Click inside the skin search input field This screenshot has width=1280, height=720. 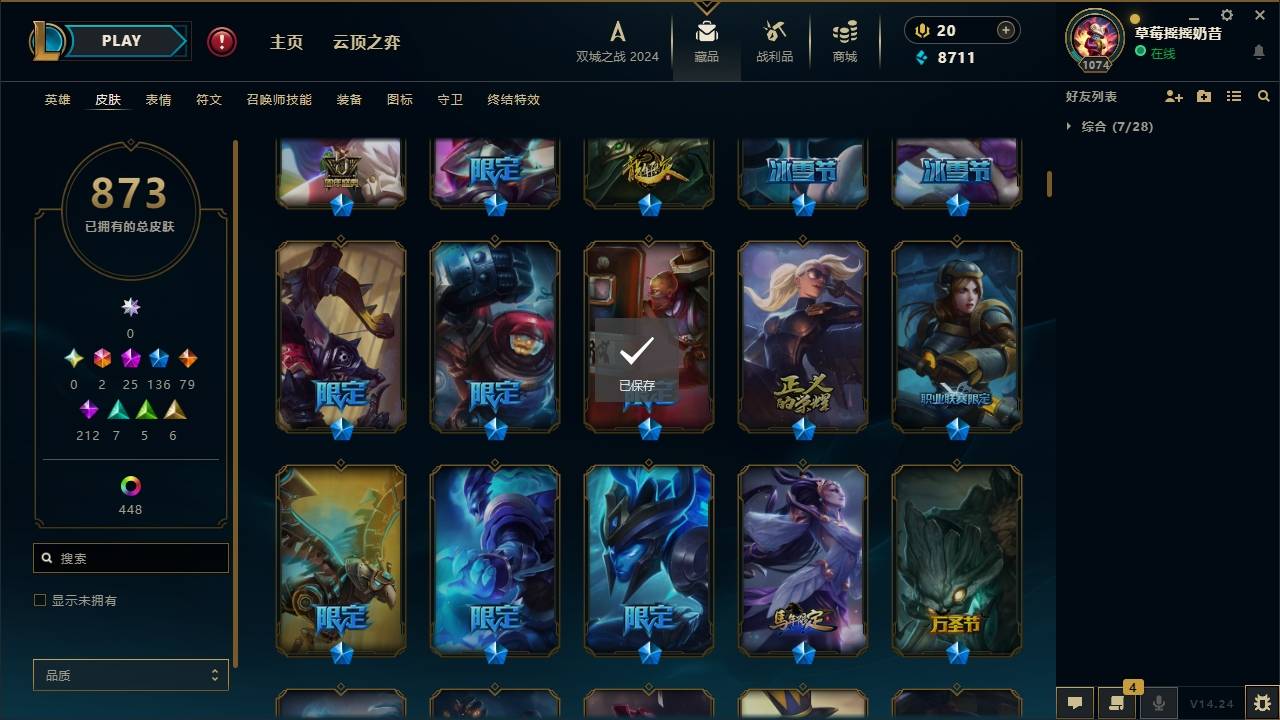130,557
